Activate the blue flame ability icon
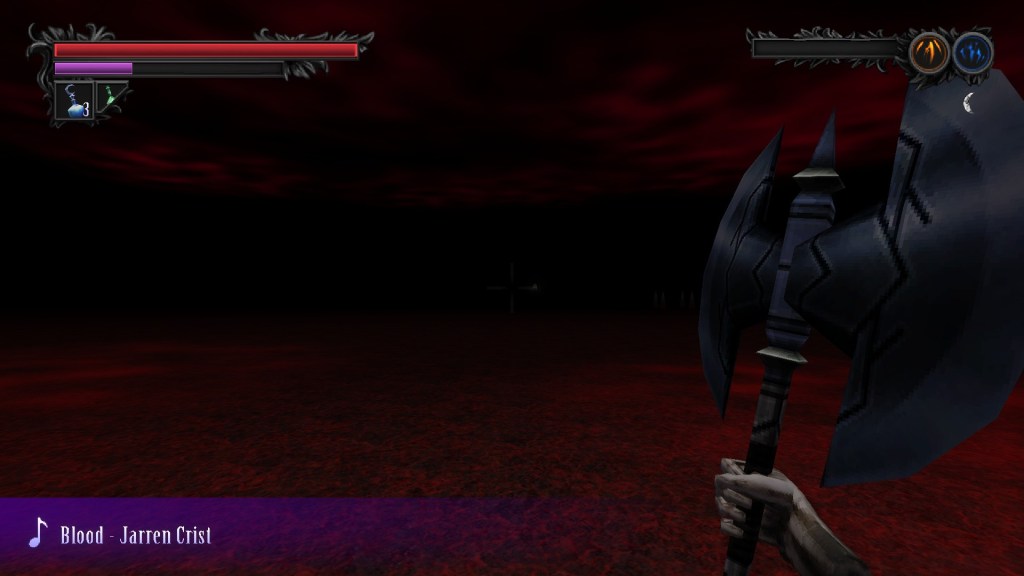The height and width of the screenshot is (576, 1024). pos(972,52)
